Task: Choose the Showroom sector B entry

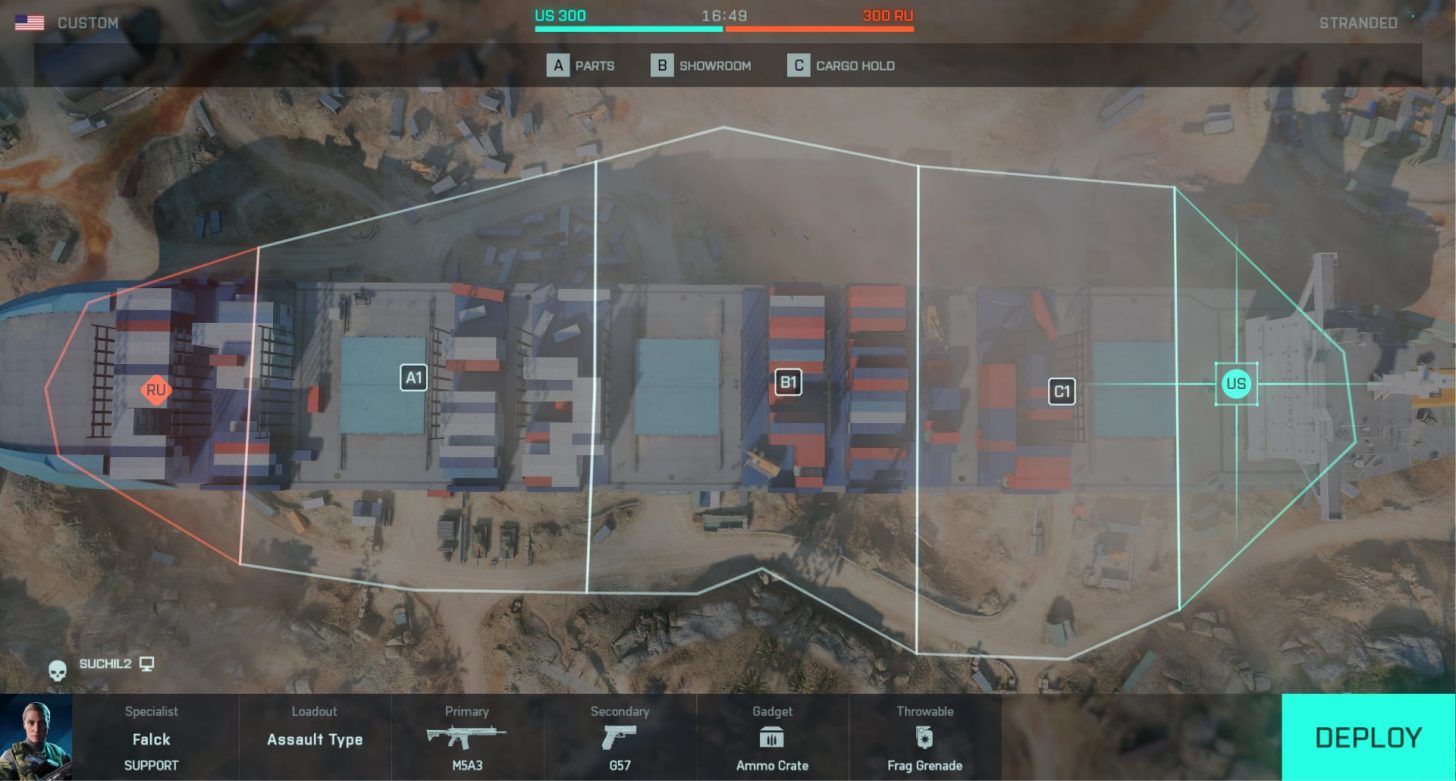Action: click(x=701, y=66)
